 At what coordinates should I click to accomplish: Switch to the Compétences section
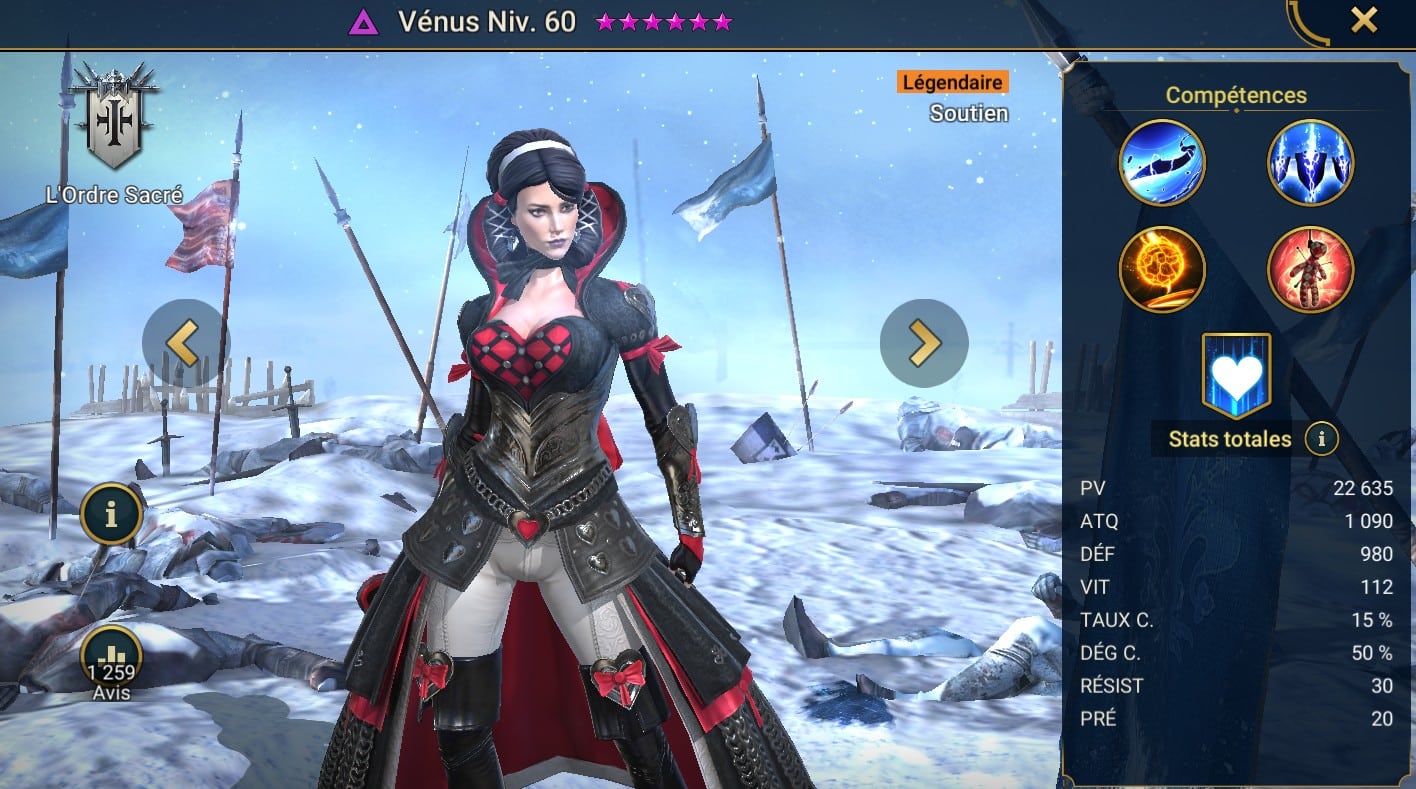point(1236,95)
